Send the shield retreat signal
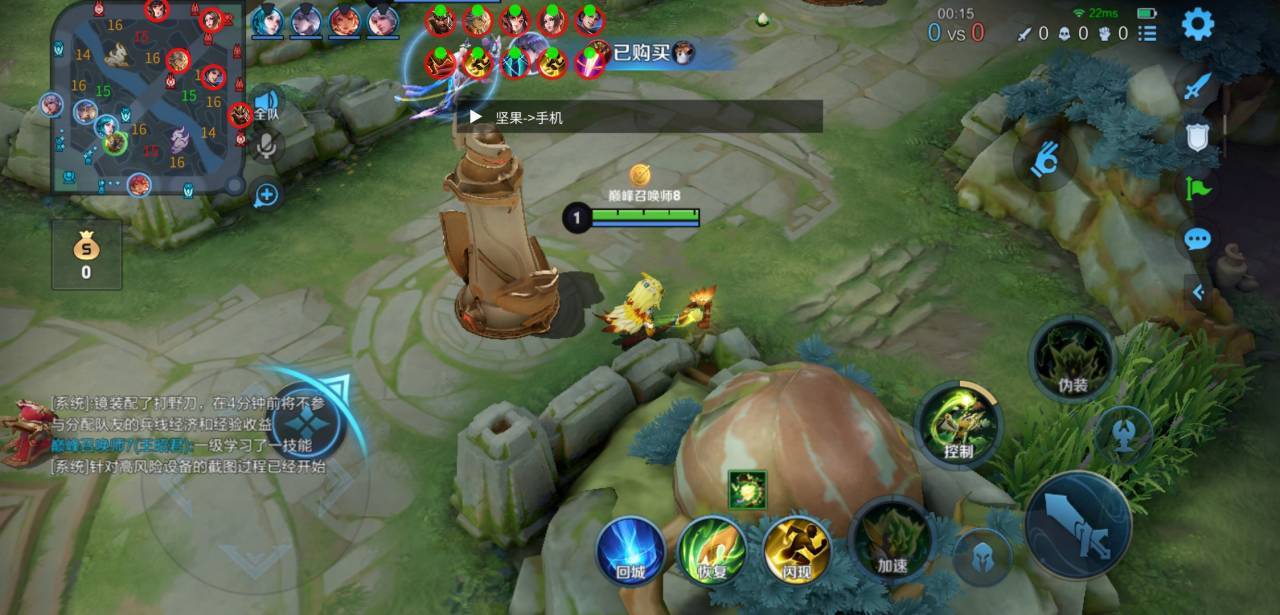The width and height of the screenshot is (1280, 615). (x=1197, y=137)
